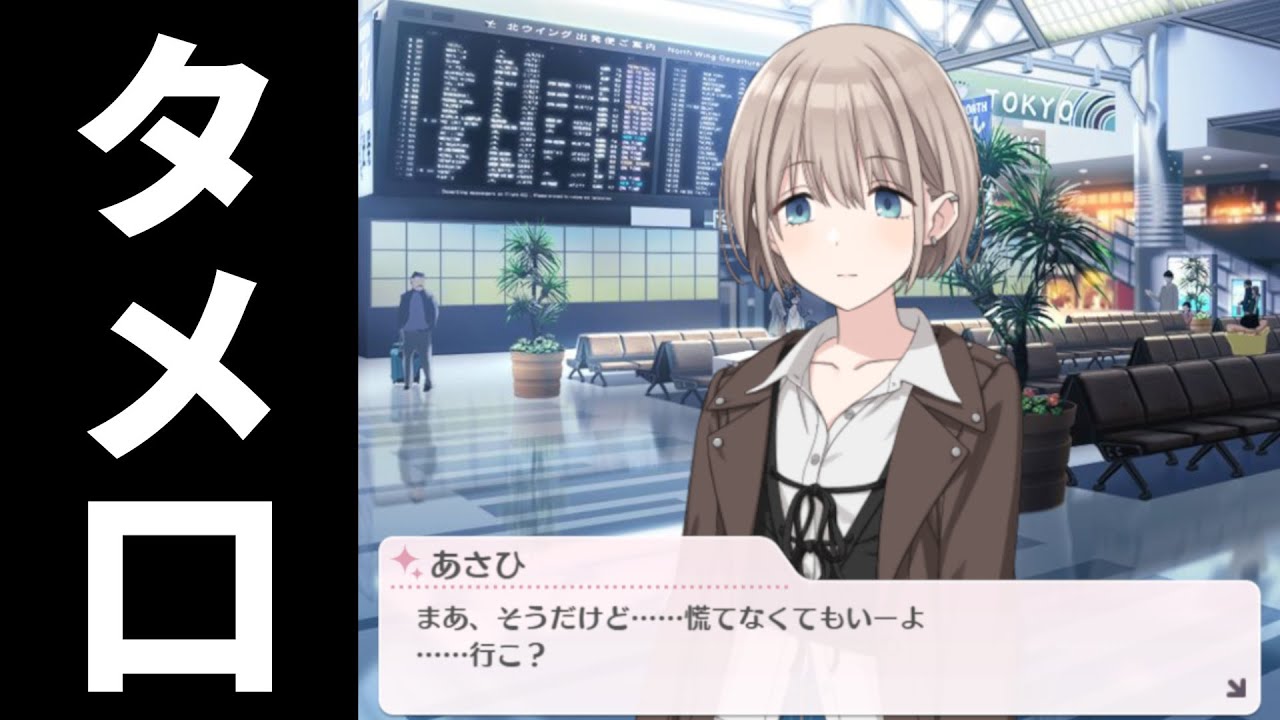
Task: Click the airplane symbol on the departure board header
Action: point(490,25)
